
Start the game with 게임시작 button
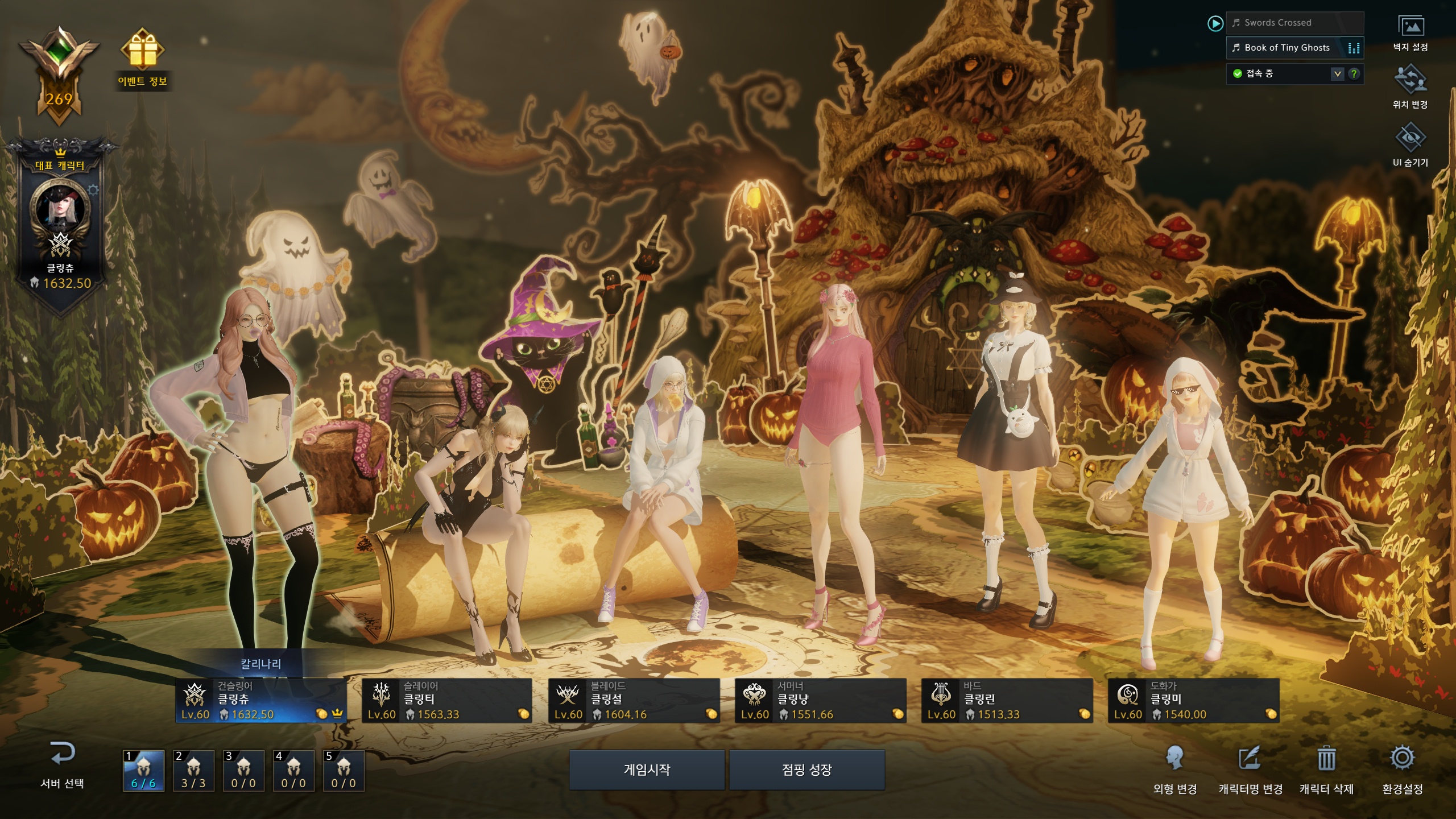[647, 770]
